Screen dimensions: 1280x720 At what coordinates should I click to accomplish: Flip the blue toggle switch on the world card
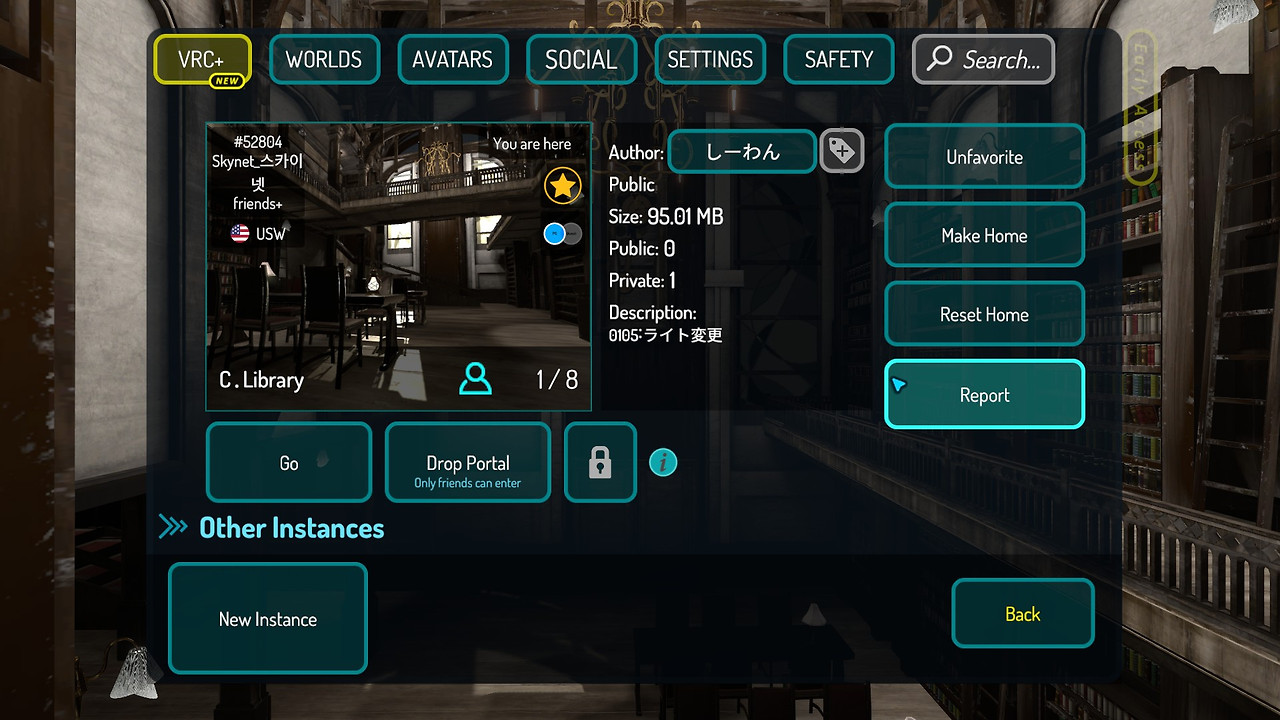coord(562,233)
